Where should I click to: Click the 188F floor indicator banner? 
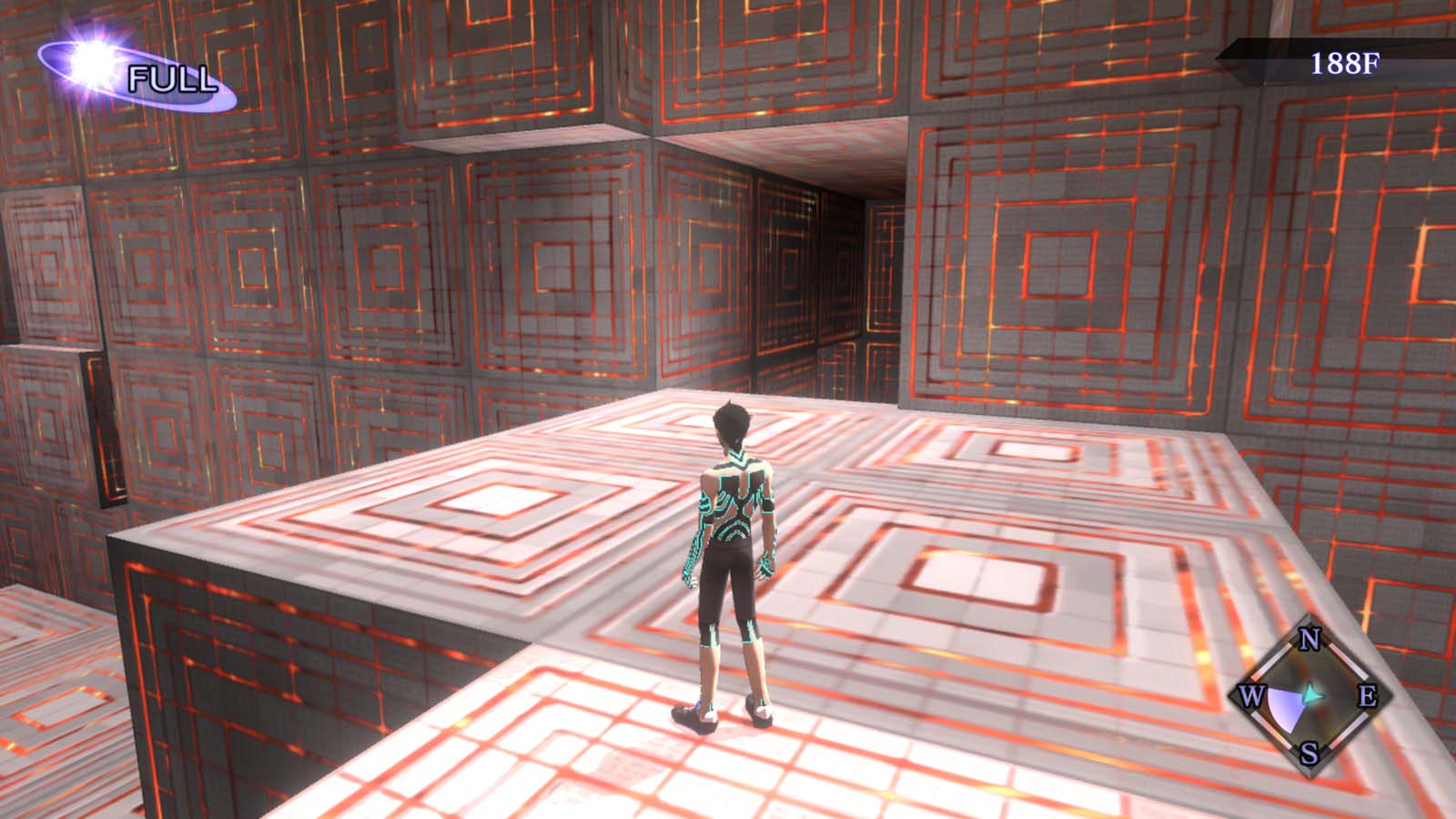[x=1344, y=62]
